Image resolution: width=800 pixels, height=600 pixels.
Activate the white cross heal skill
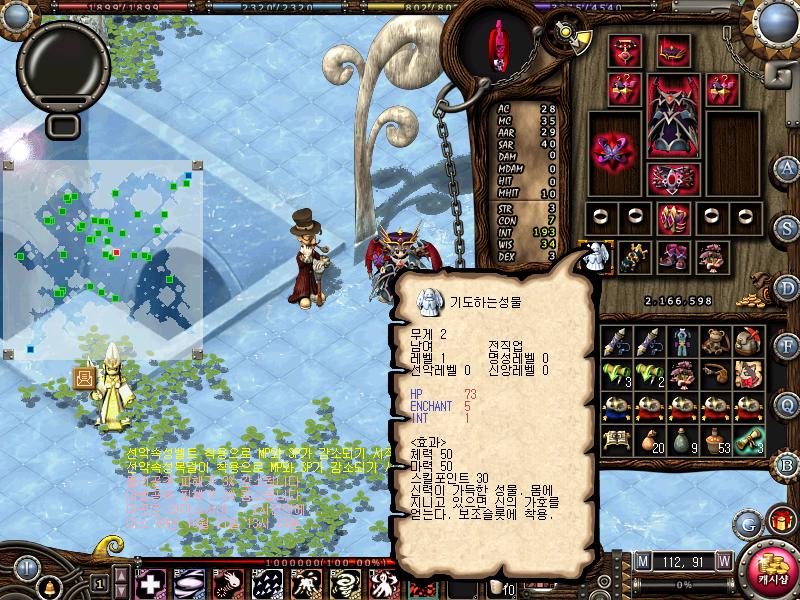(x=151, y=584)
